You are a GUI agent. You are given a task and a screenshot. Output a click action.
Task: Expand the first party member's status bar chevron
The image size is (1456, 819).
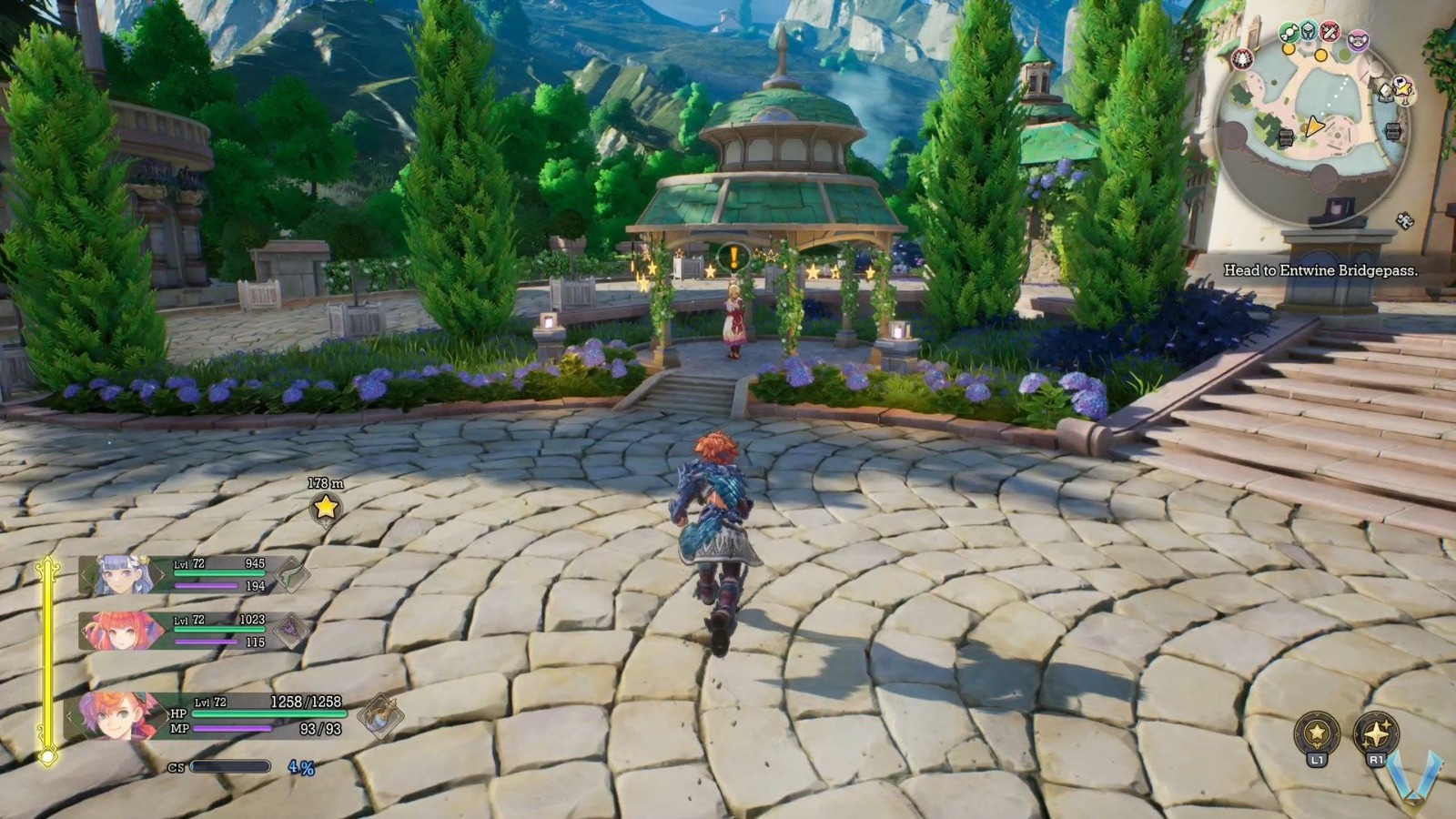[x=84, y=575]
